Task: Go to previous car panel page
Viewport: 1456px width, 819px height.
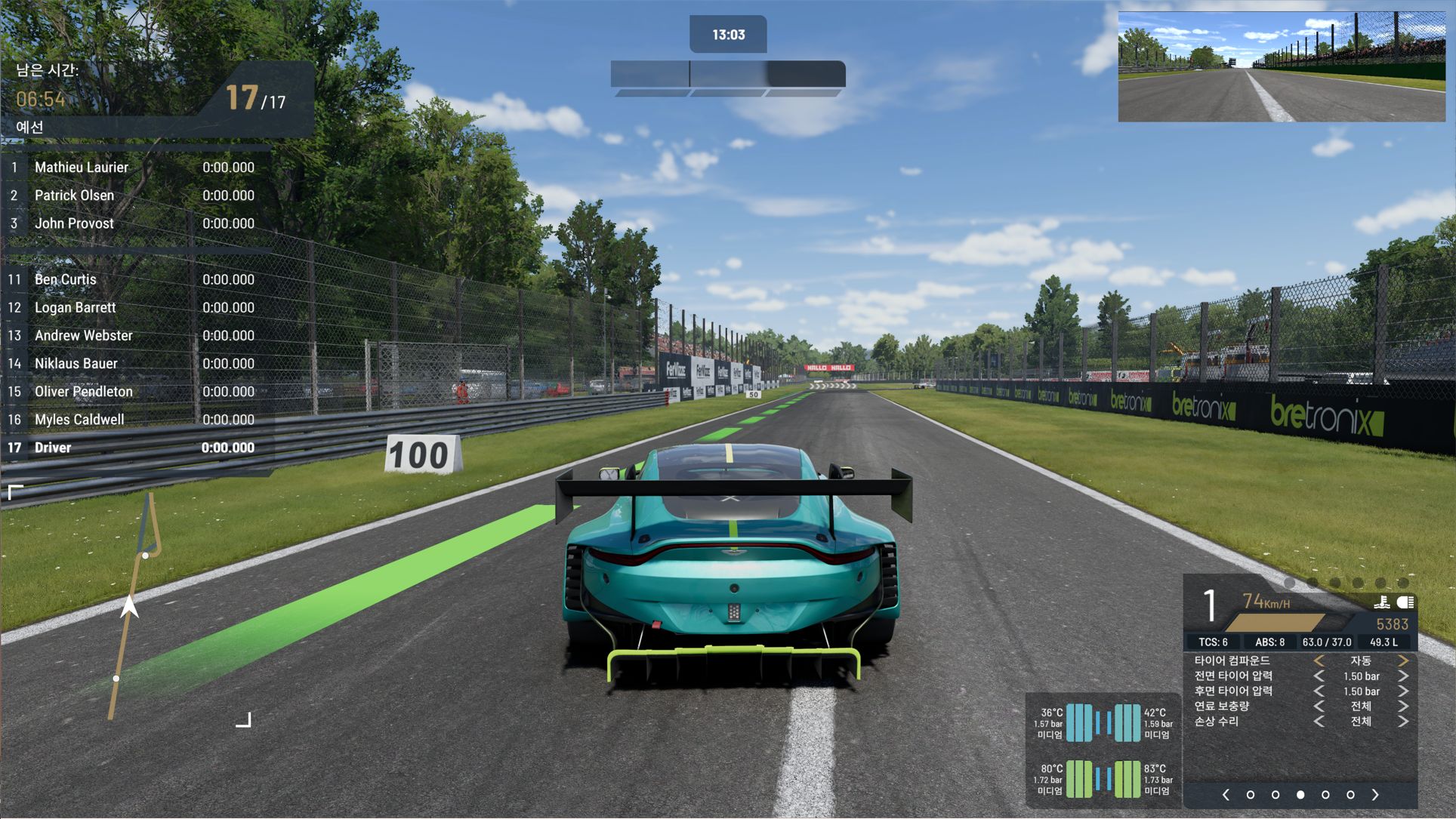Action: (1226, 795)
